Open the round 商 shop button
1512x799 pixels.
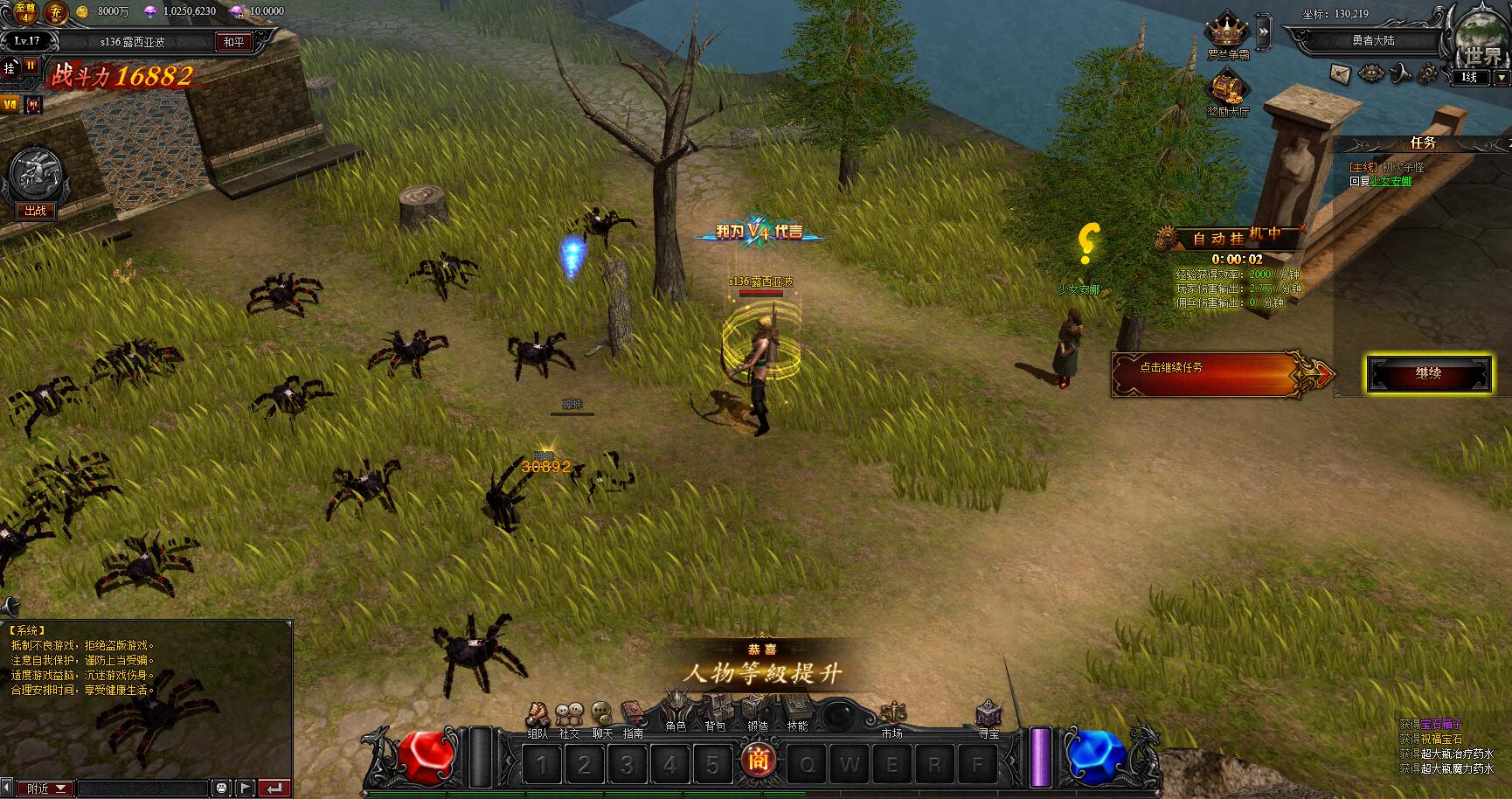[758, 760]
